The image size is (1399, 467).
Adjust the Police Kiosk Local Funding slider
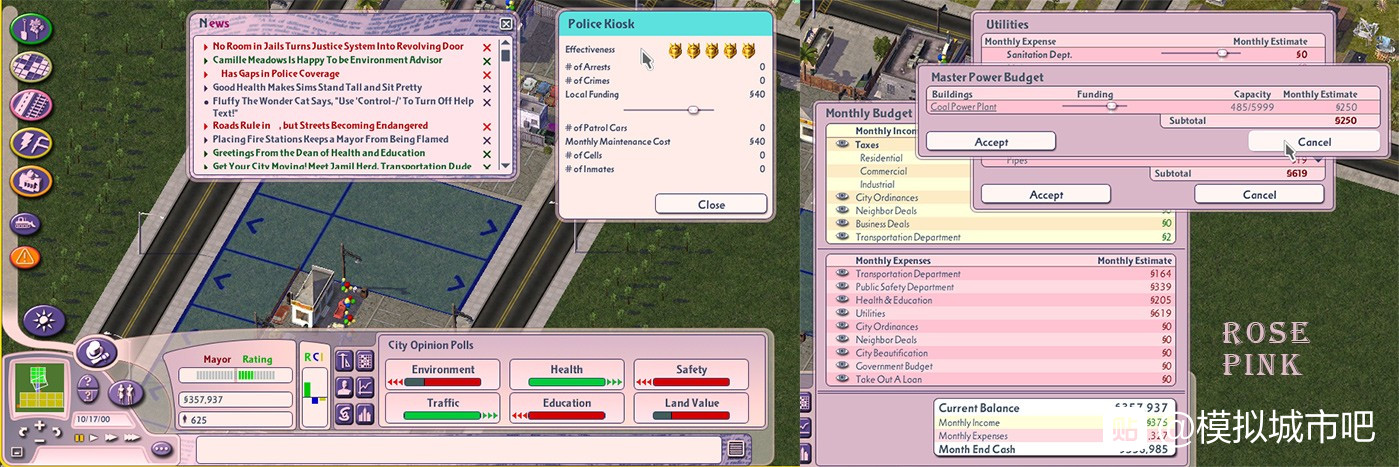694,110
